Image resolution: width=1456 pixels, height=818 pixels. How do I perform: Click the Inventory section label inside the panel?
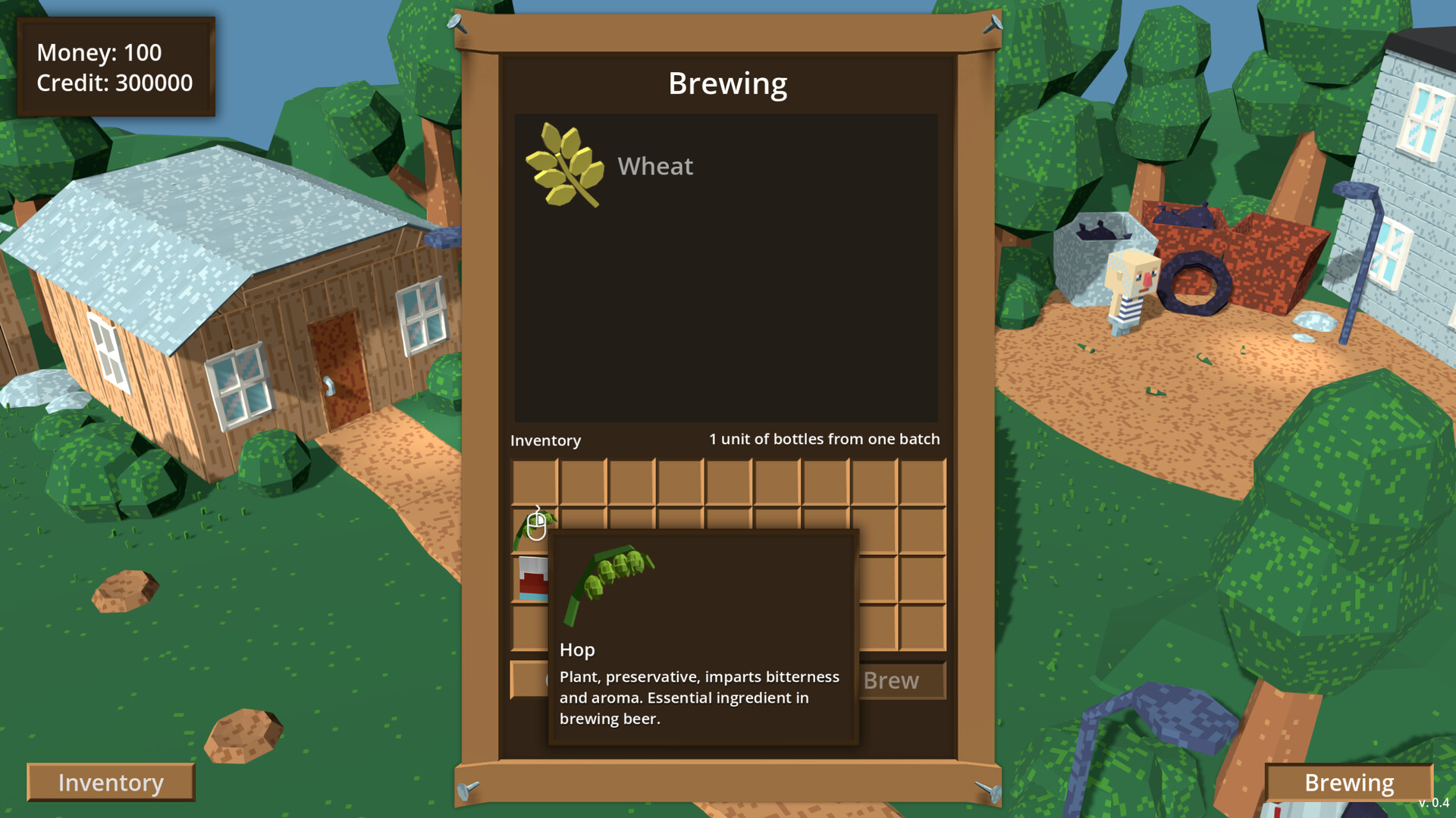click(545, 440)
